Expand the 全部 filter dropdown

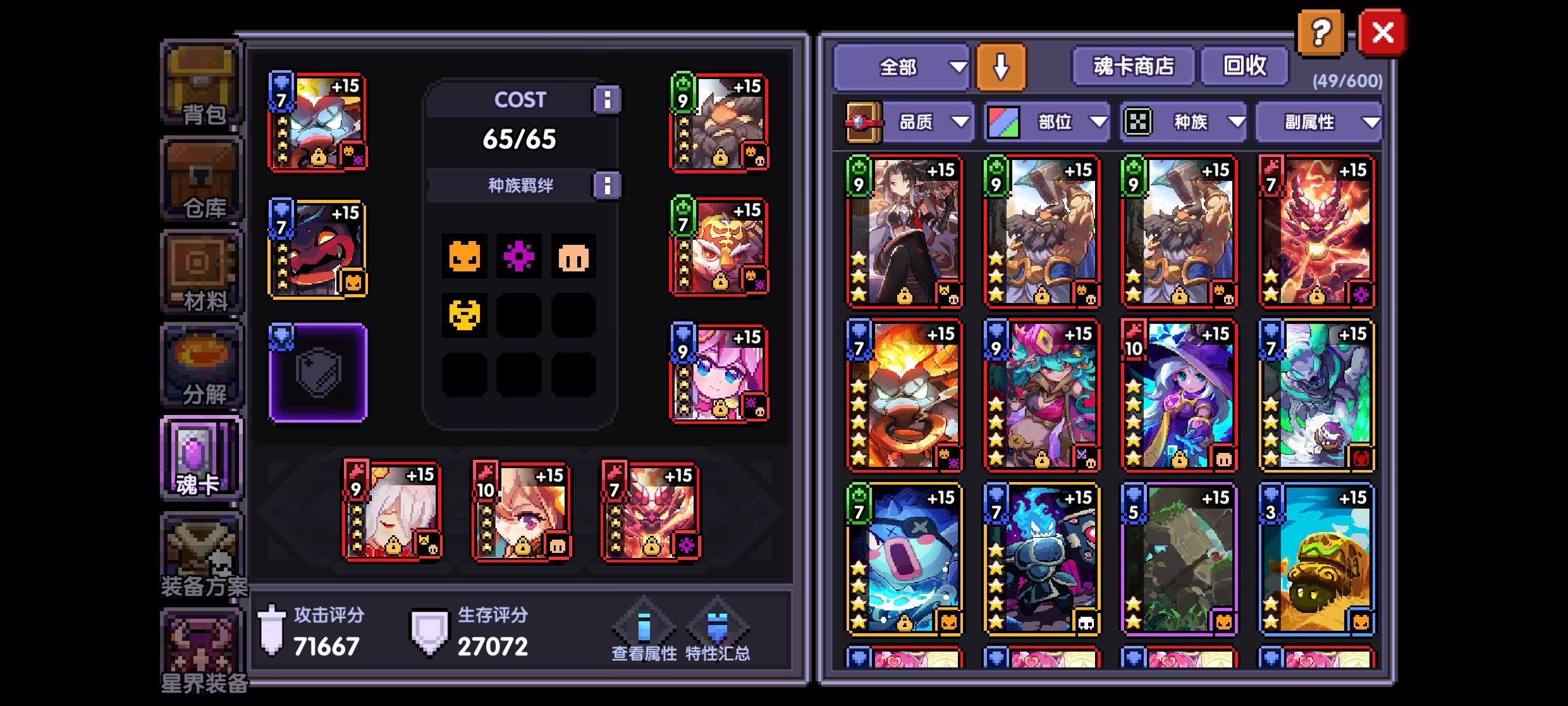coord(900,66)
